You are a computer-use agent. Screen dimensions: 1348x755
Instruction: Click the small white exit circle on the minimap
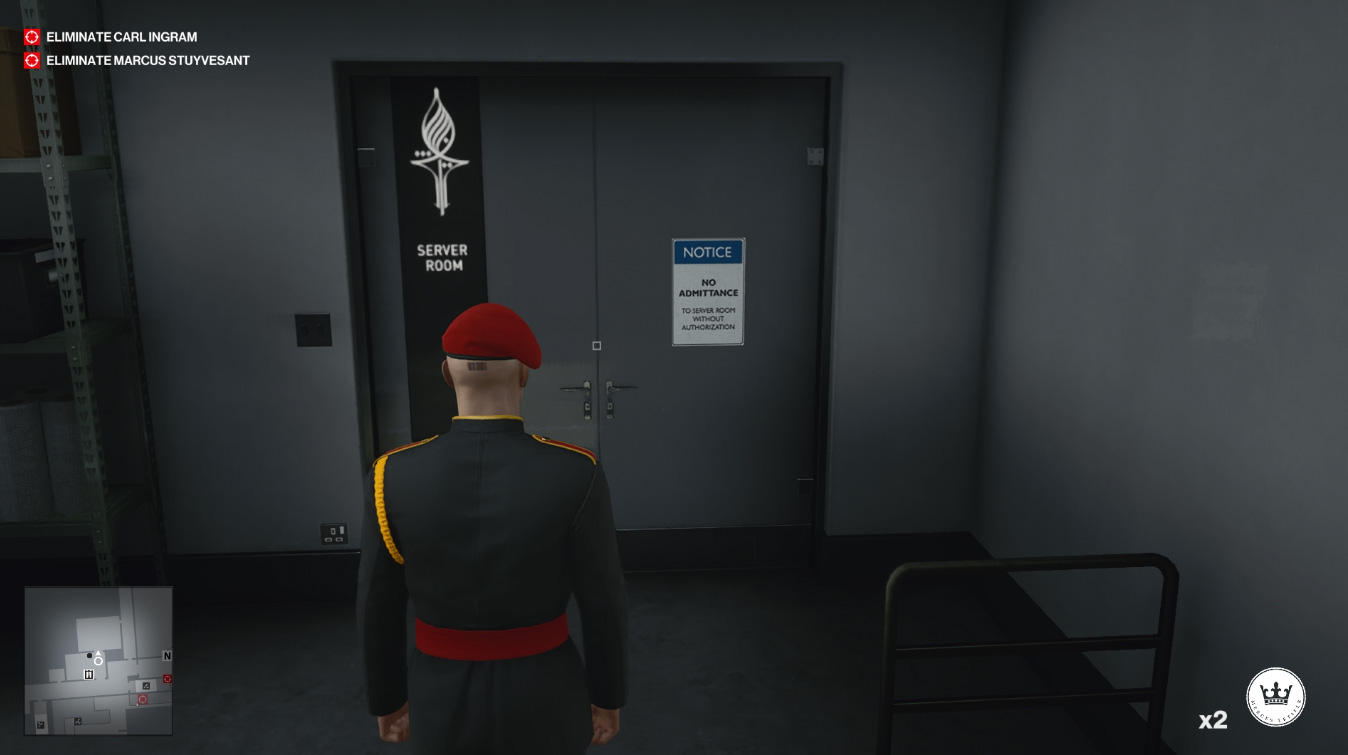98,660
